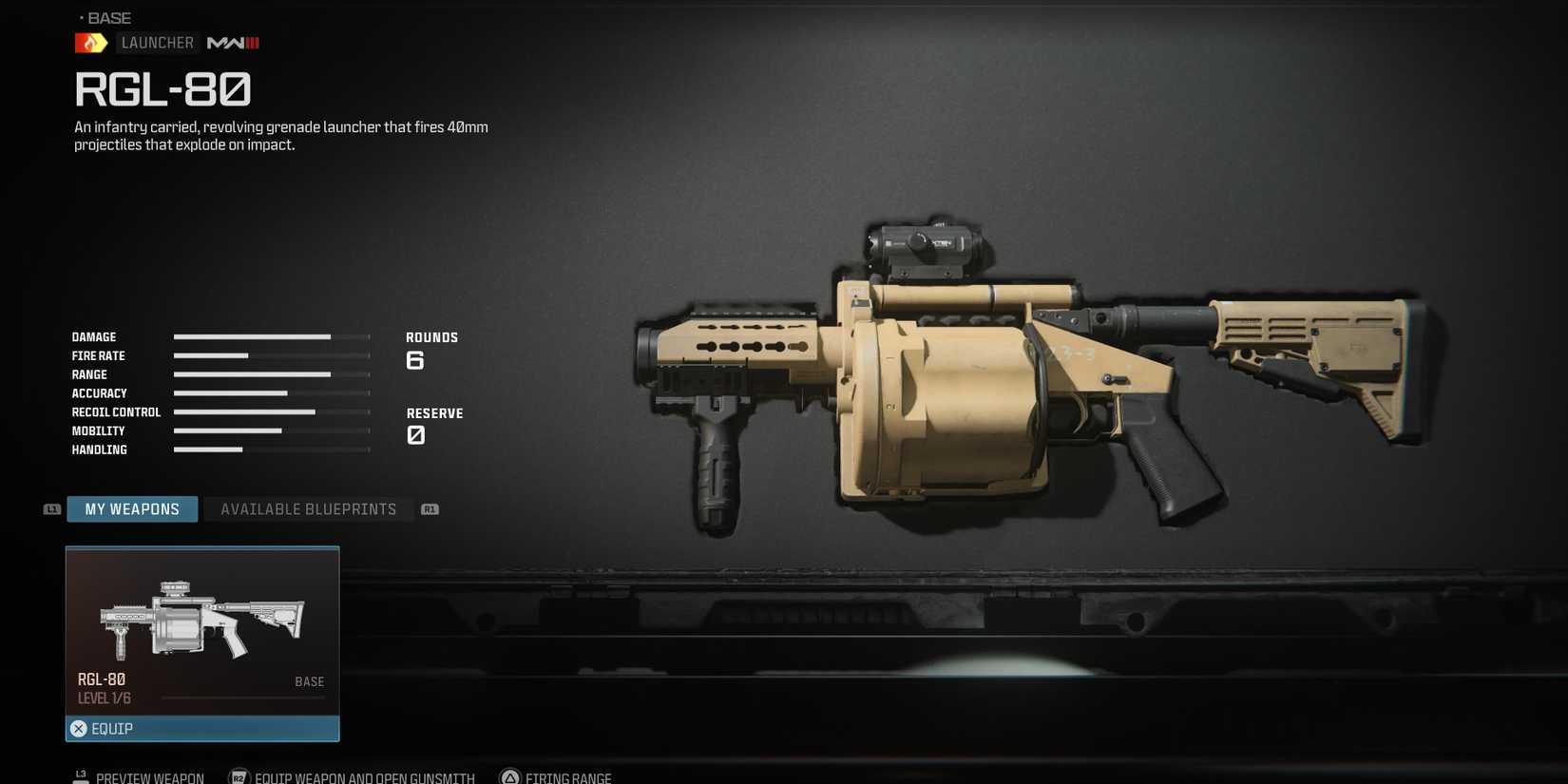This screenshot has height=784, width=1568.
Task: Click Equip Weapon and Open Gunsmith
Action: coord(361,776)
